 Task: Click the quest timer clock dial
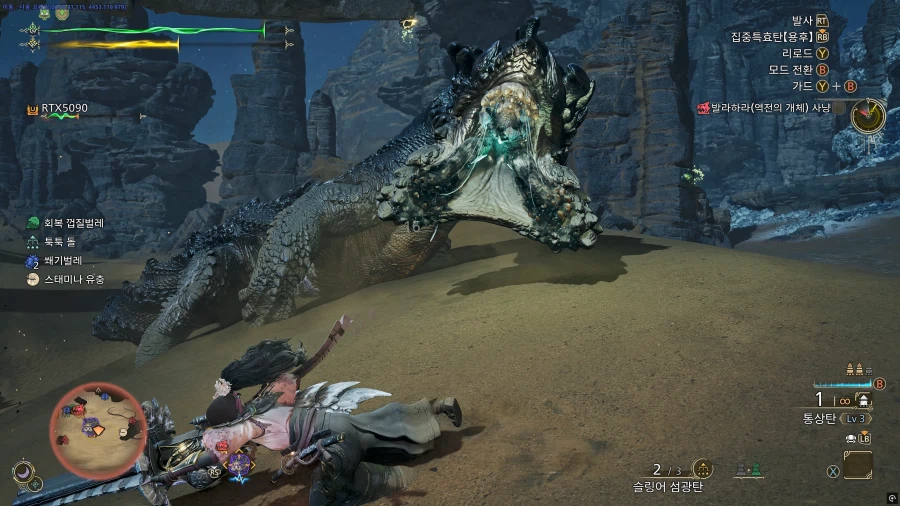[867, 116]
